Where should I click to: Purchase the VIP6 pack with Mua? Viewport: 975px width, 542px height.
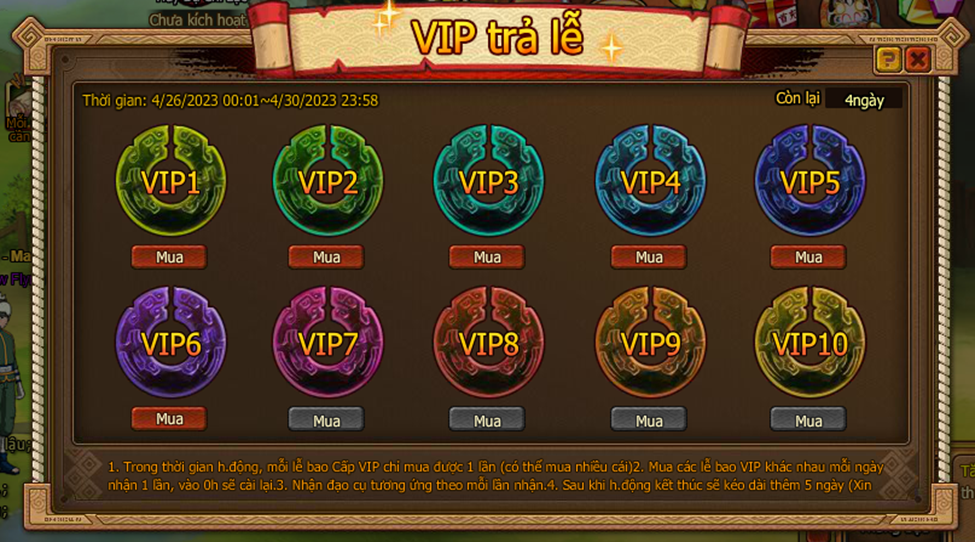coord(169,418)
